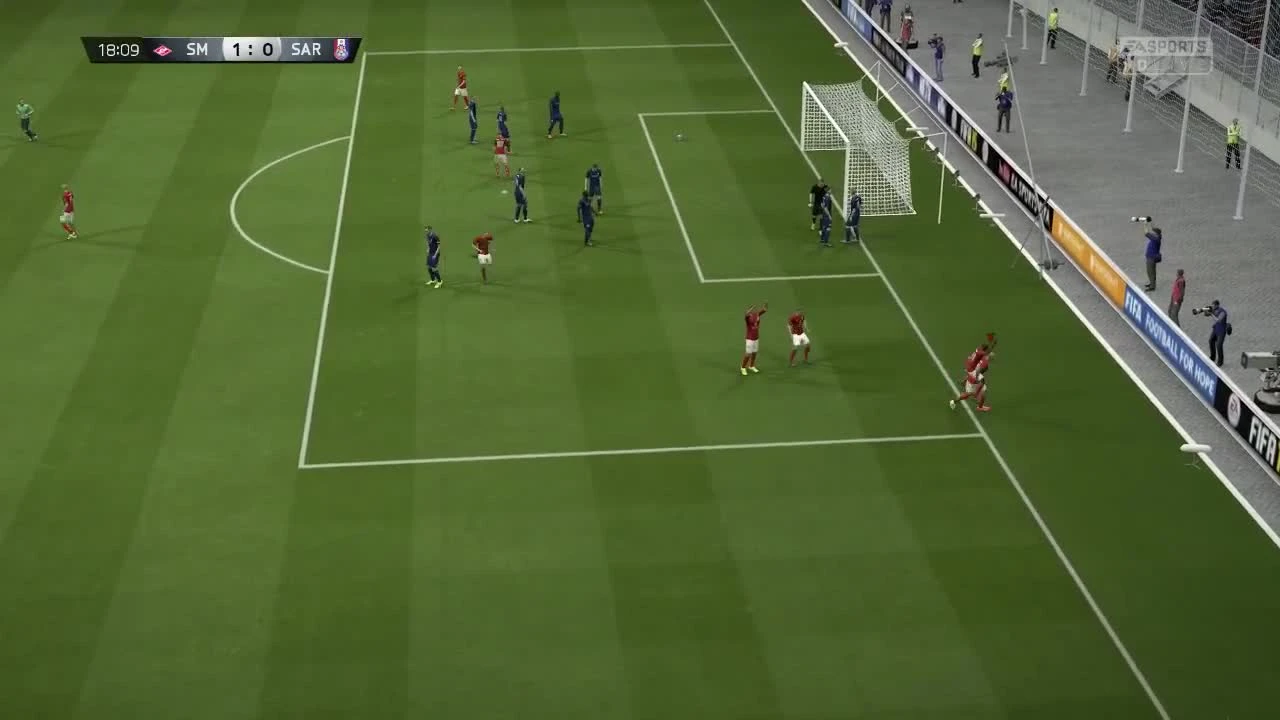1280x720 pixels.
Task: Select the SAR team abbreviation
Action: (x=305, y=49)
